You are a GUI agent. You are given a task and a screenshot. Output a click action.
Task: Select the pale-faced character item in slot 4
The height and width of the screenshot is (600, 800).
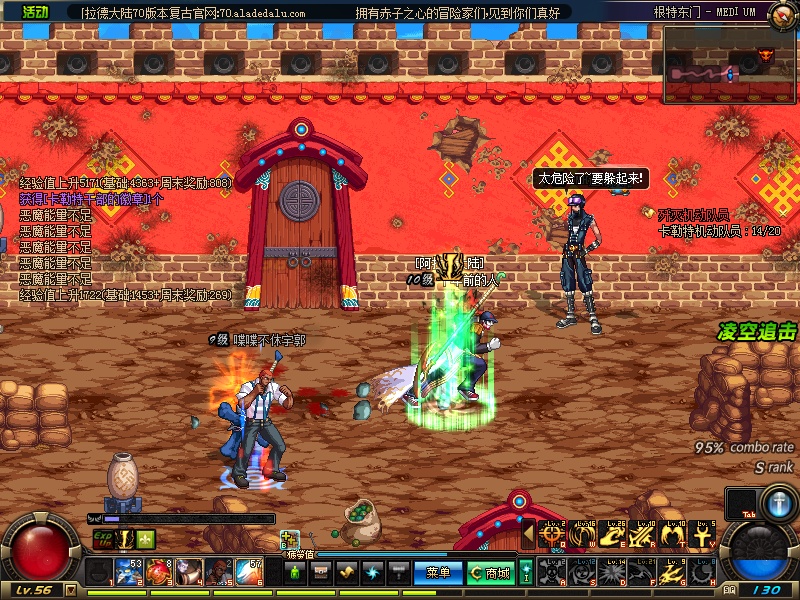[188, 572]
